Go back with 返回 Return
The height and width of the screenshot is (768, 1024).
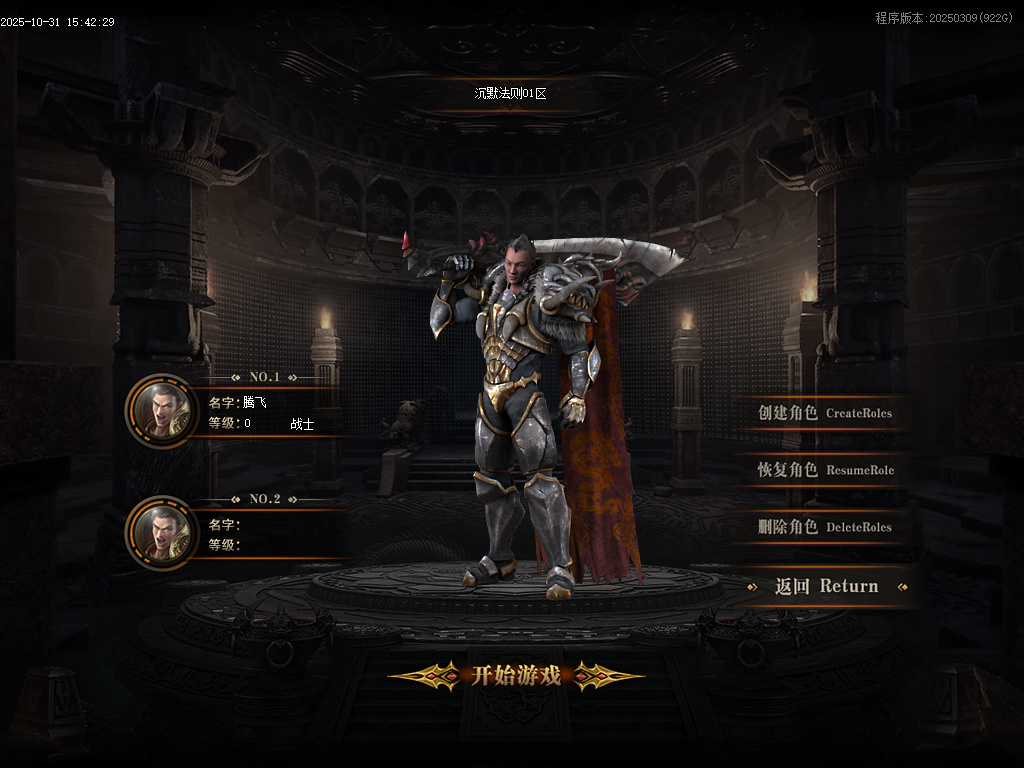(x=826, y=587)
